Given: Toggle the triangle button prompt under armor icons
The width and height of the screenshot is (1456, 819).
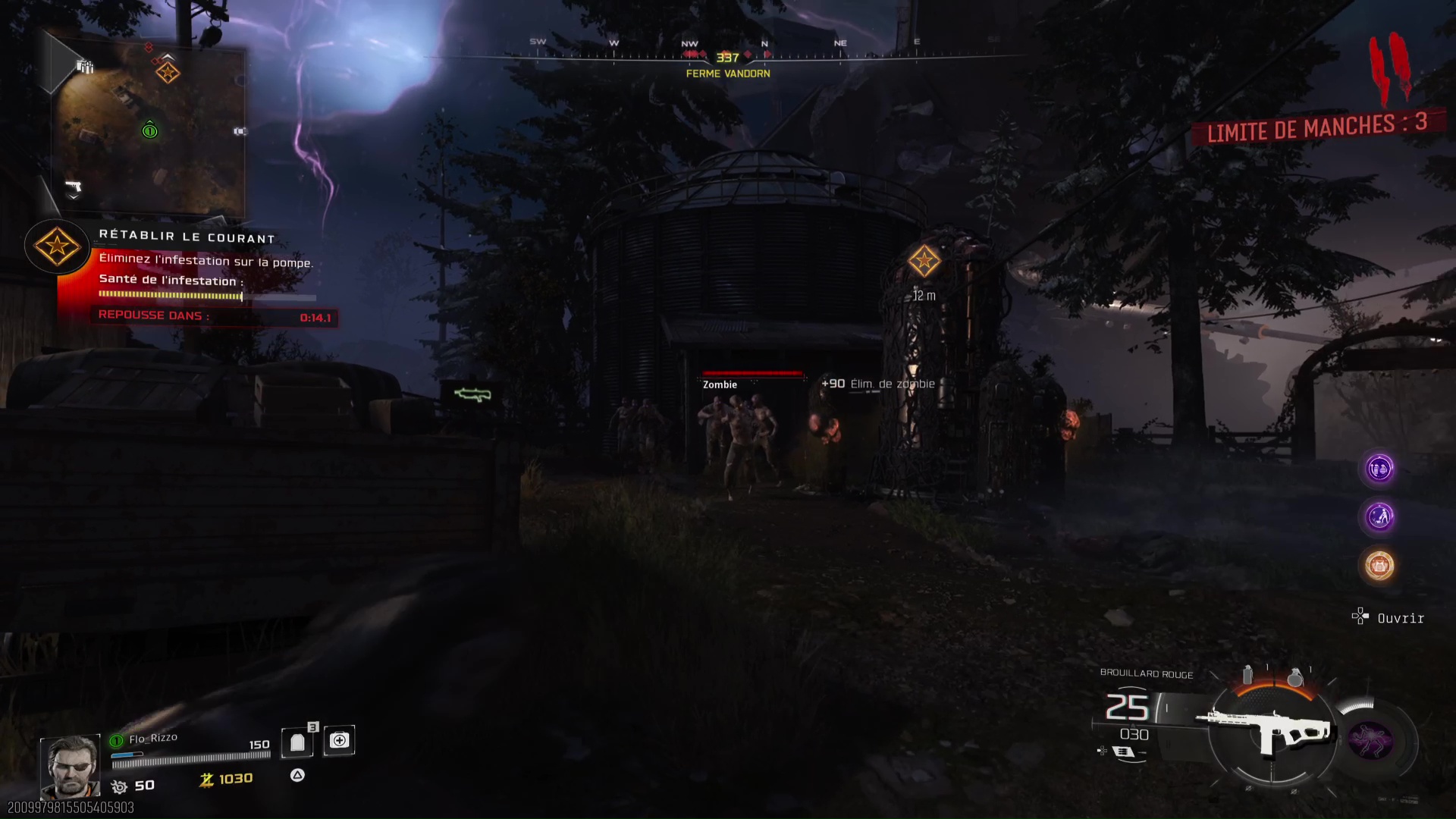Looking at the screenshot, I should (297, 775).
